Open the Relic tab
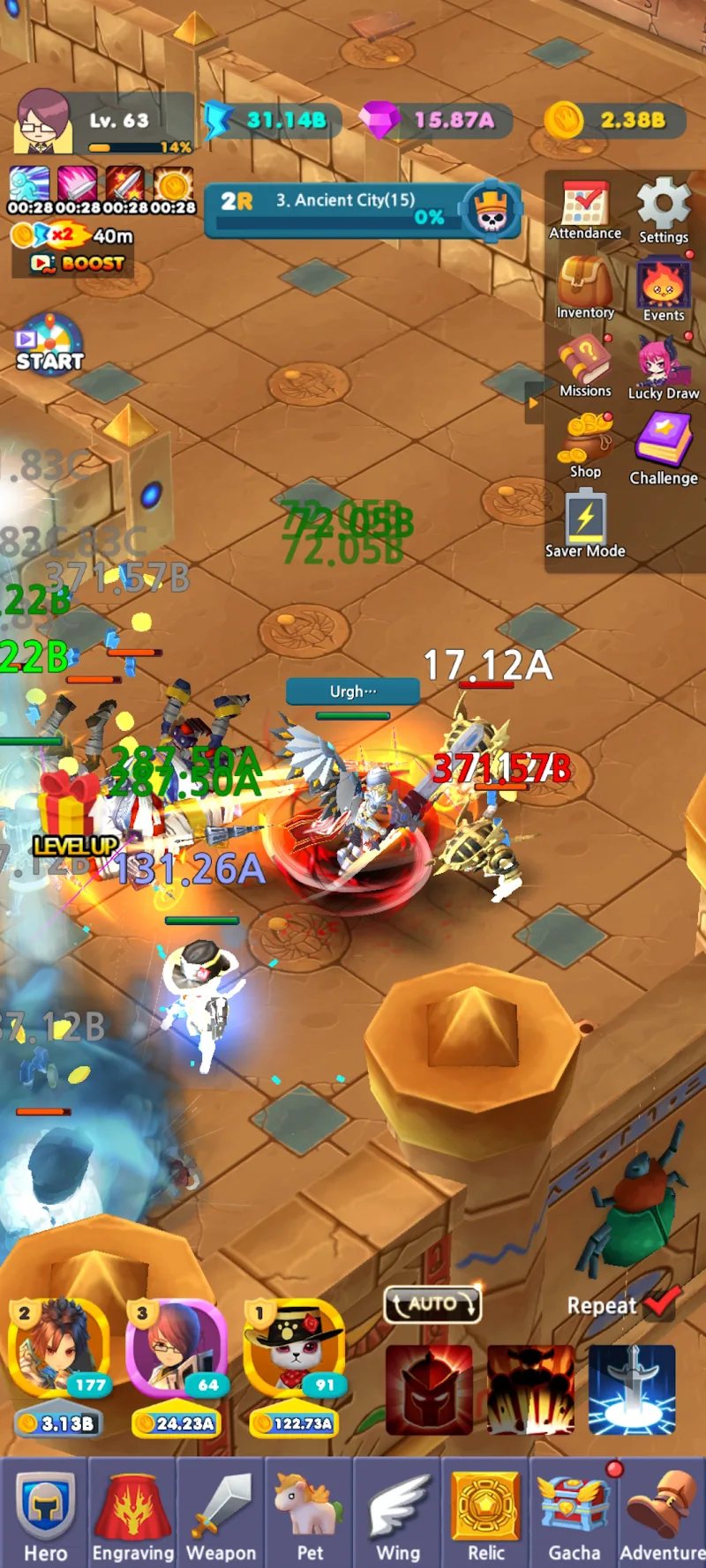Image resolution: width=706 pixels, height=1568 pixels. (485, 1513)
